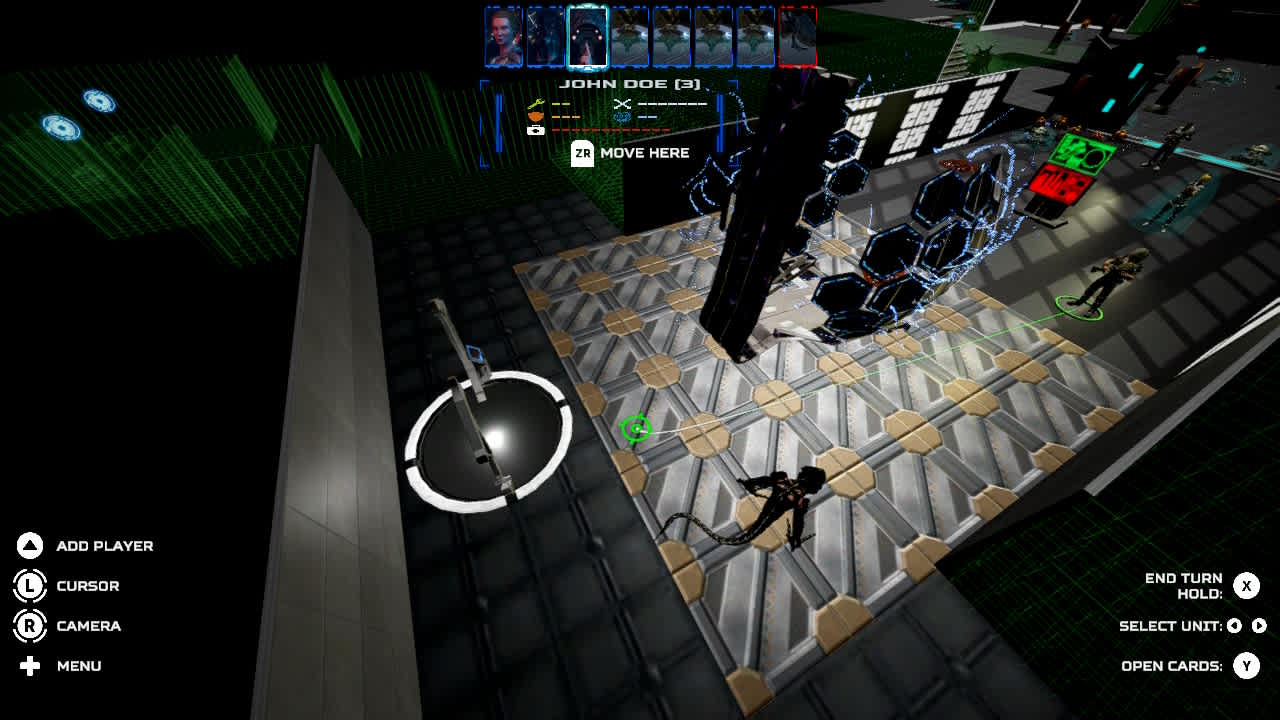
Task: Click End Turn at bottom right
Action: coord(1247,586)
